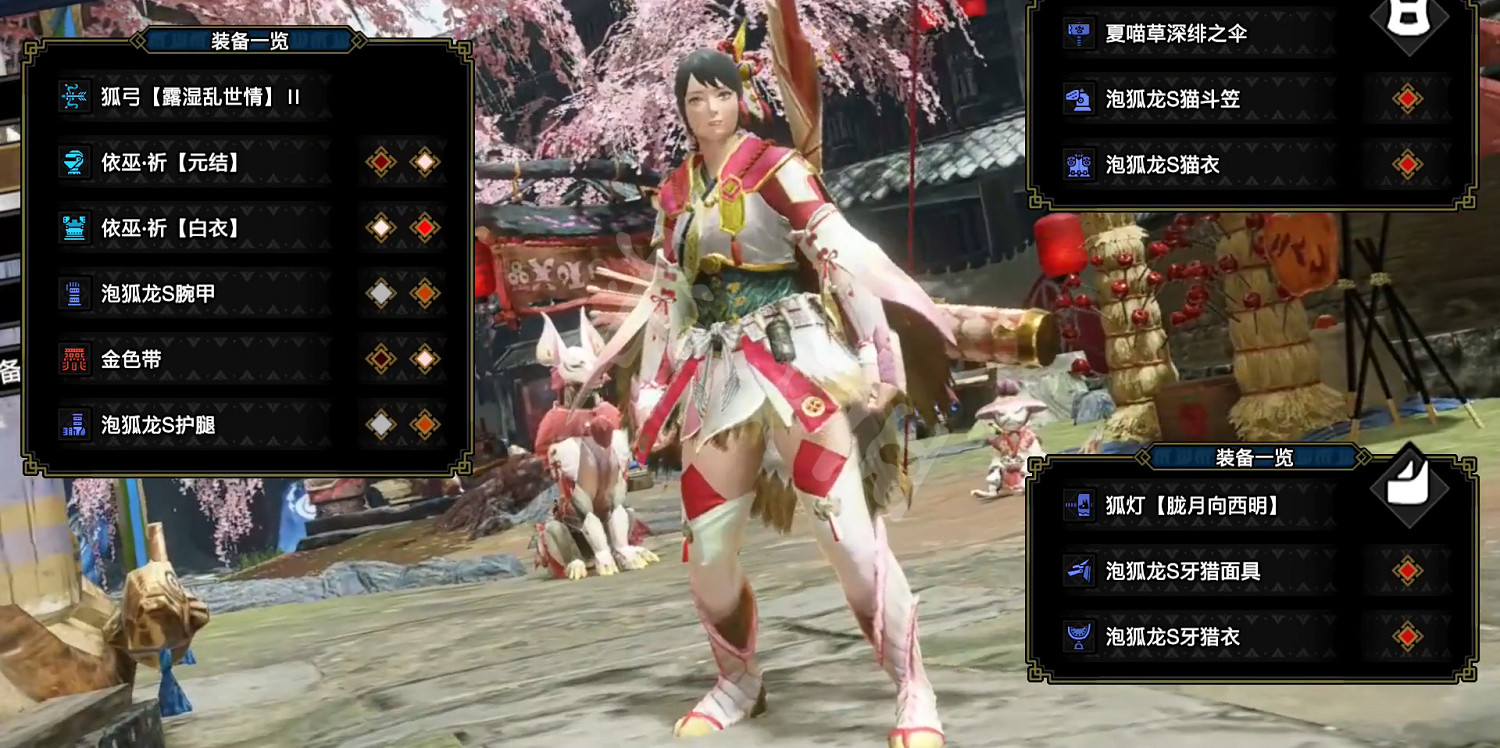Select the 夏喵草深绯之伞 umbrella weapon icon

[x=1080, y=31]
